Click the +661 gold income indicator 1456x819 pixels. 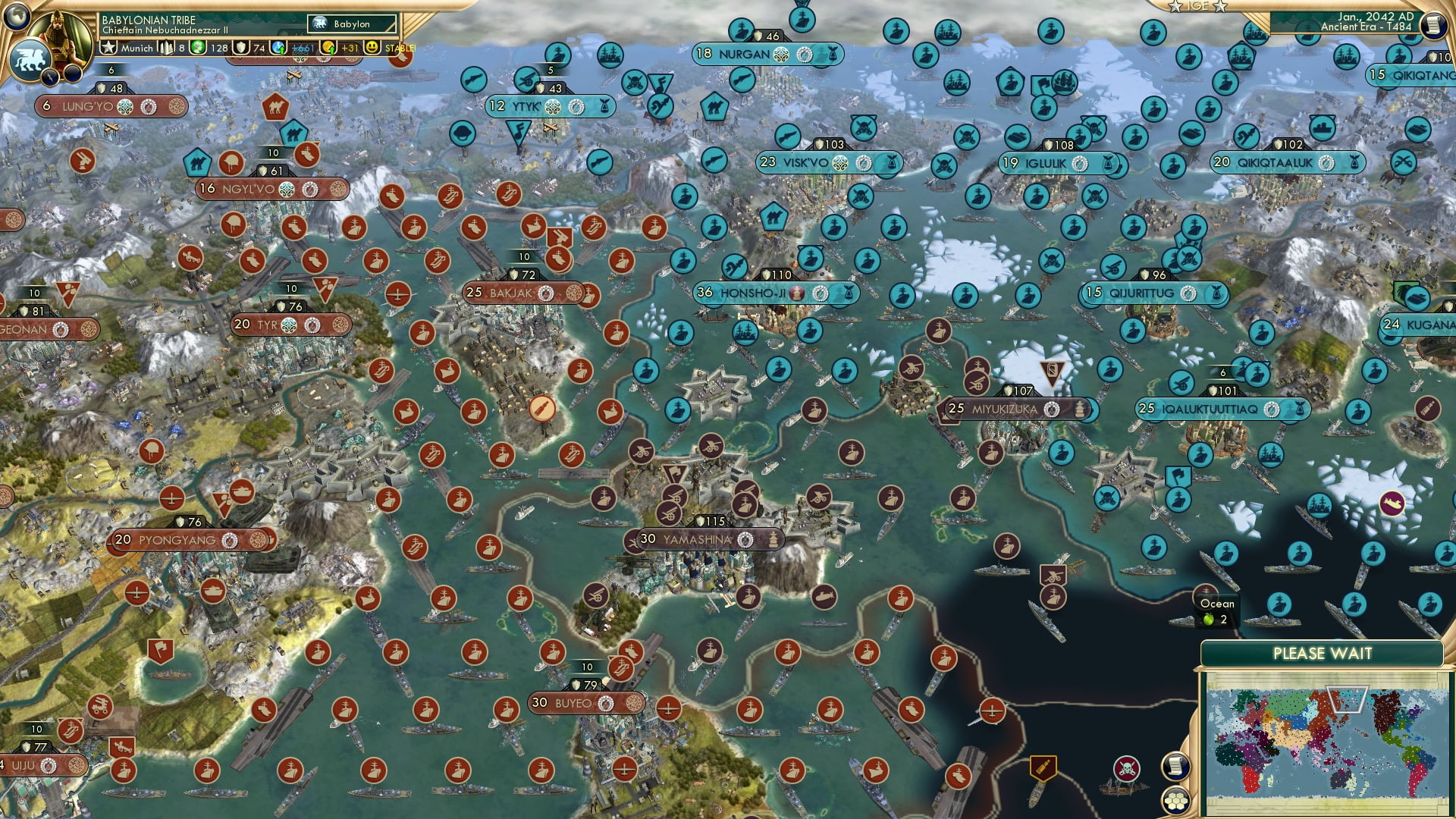click(301, 47)
